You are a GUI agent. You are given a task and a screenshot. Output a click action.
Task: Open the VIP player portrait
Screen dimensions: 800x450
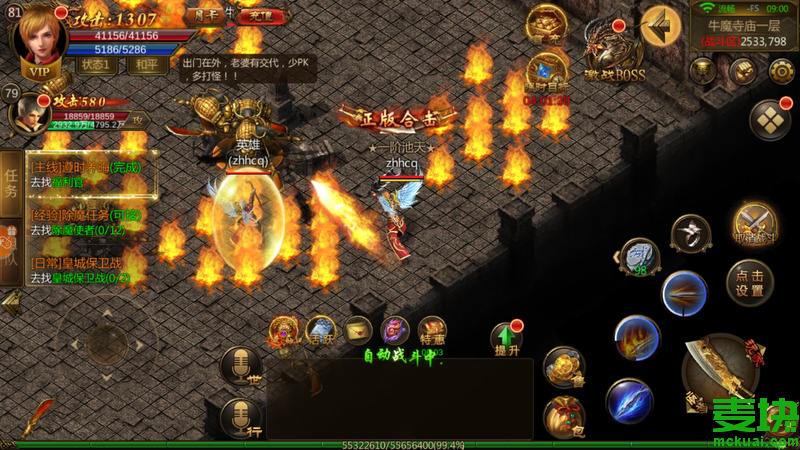pyautogui.click(x=38, y=38)
